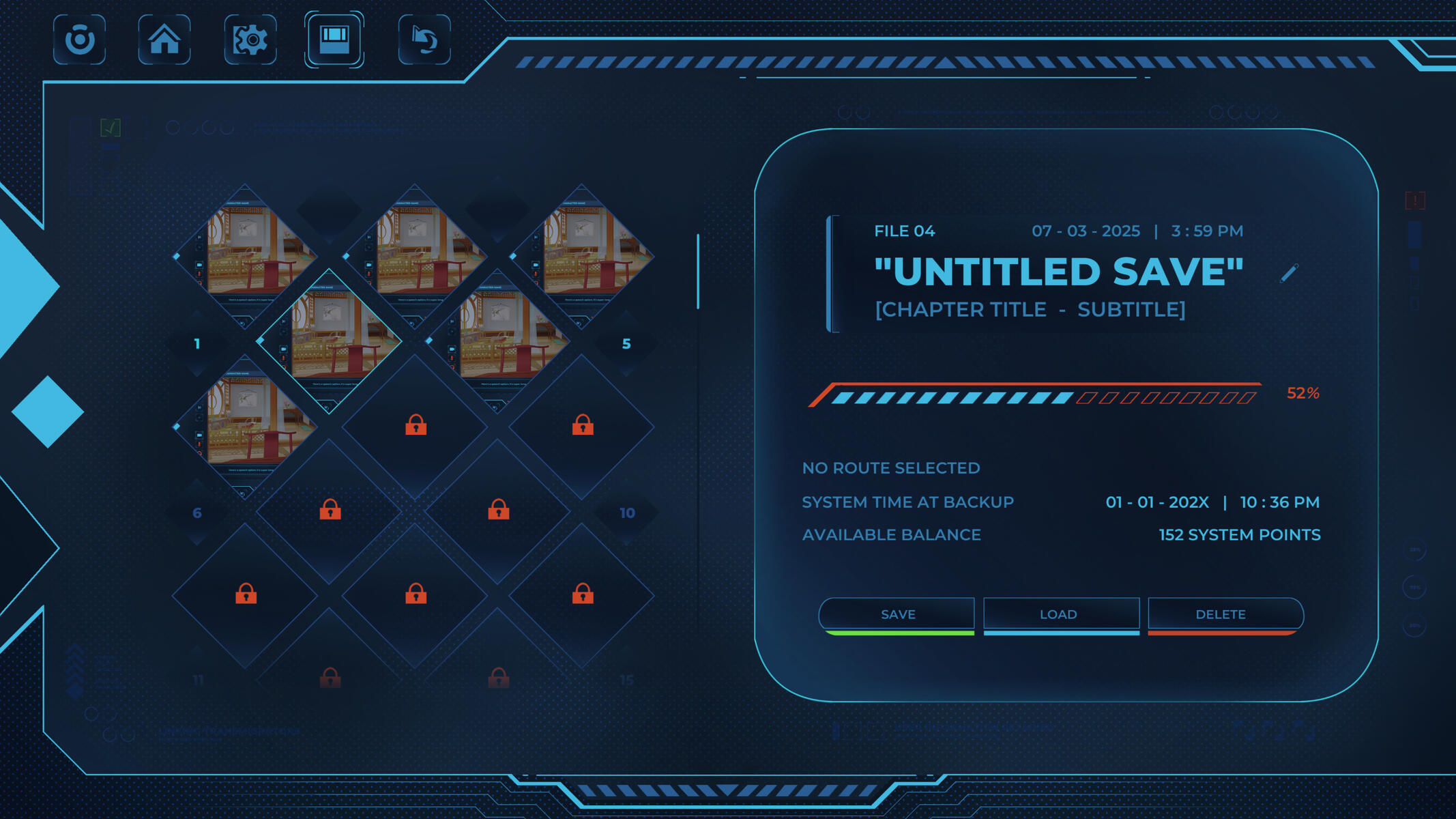This screenshot has height=819, width=1456.
Task: Click the undo return arrow icon
Action: coord(424,41)
